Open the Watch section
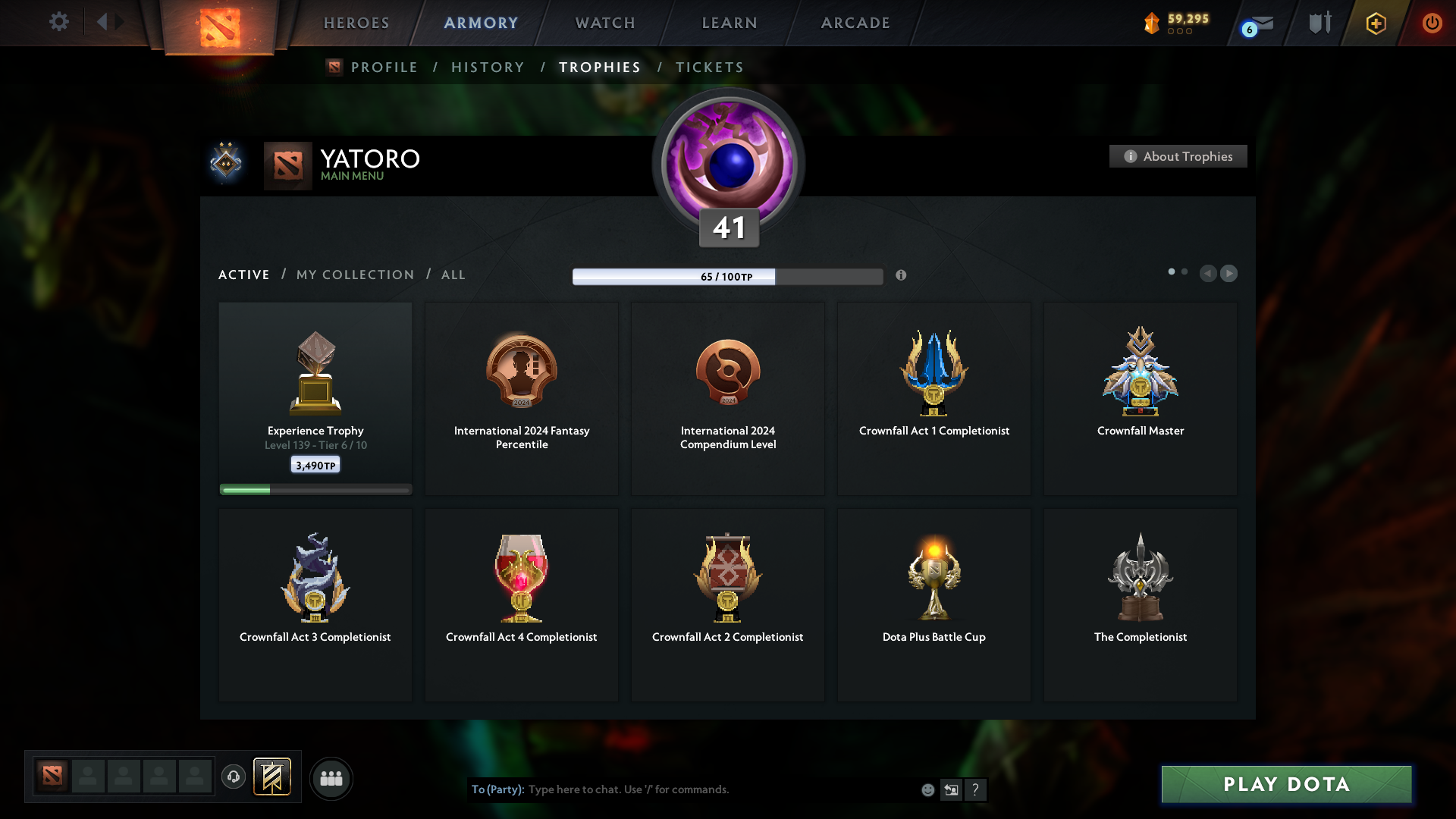This screenshot has height=819, width=1456. pyautogui.click(x=605, y=23)
